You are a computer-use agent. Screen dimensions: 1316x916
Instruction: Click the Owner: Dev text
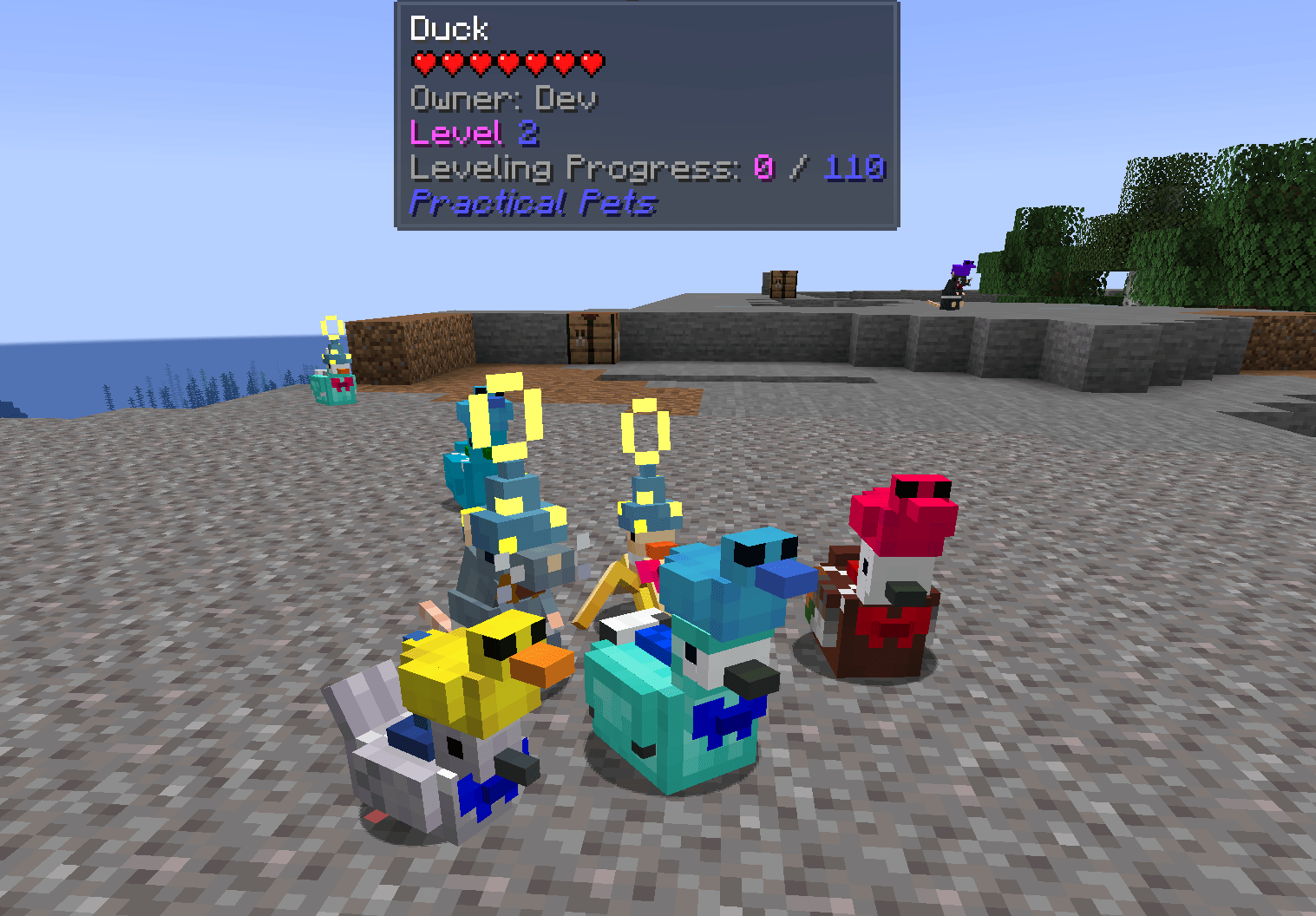click(x=503, y=98)
